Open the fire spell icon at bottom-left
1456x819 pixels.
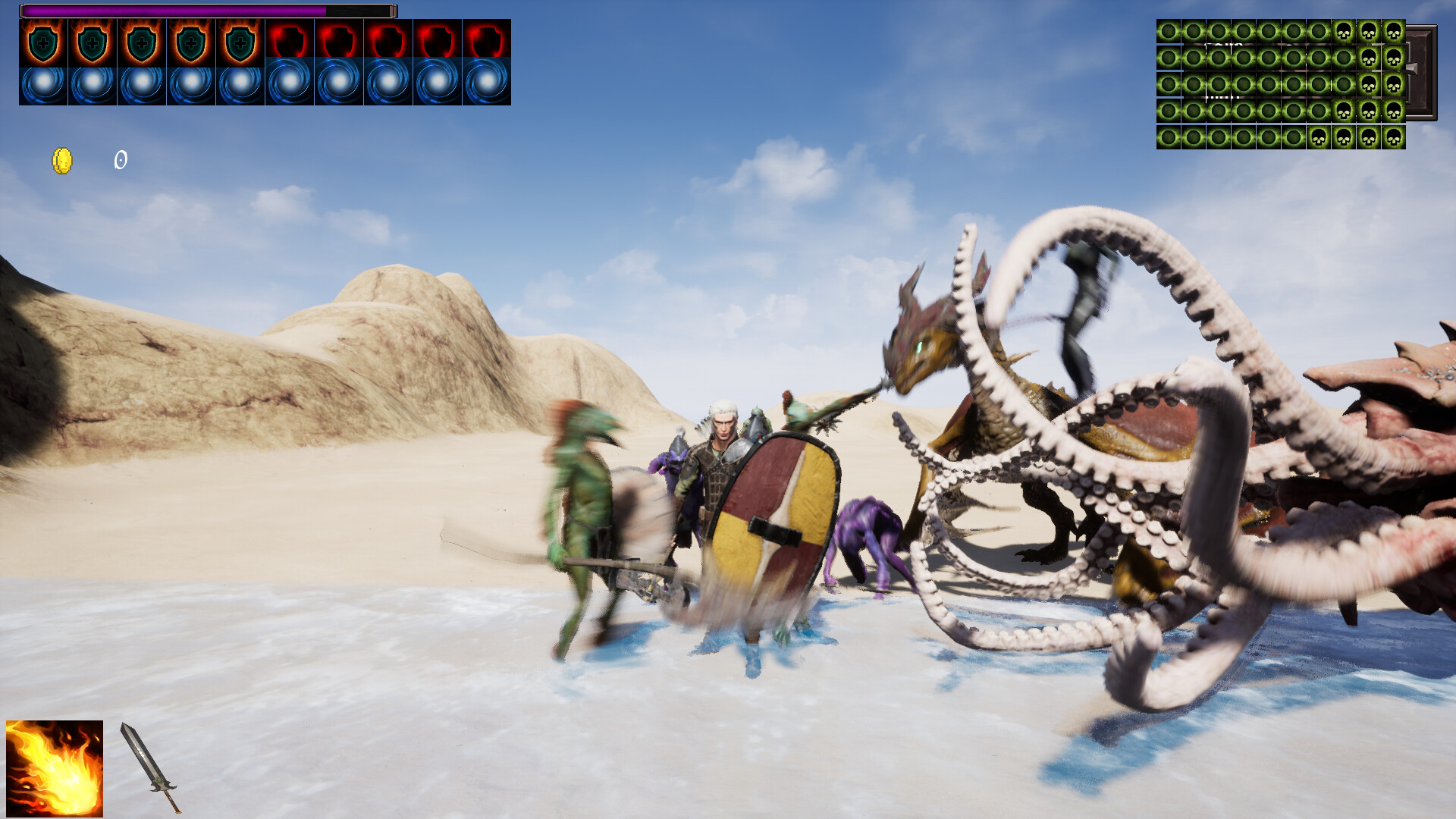[x=53, y=767]
